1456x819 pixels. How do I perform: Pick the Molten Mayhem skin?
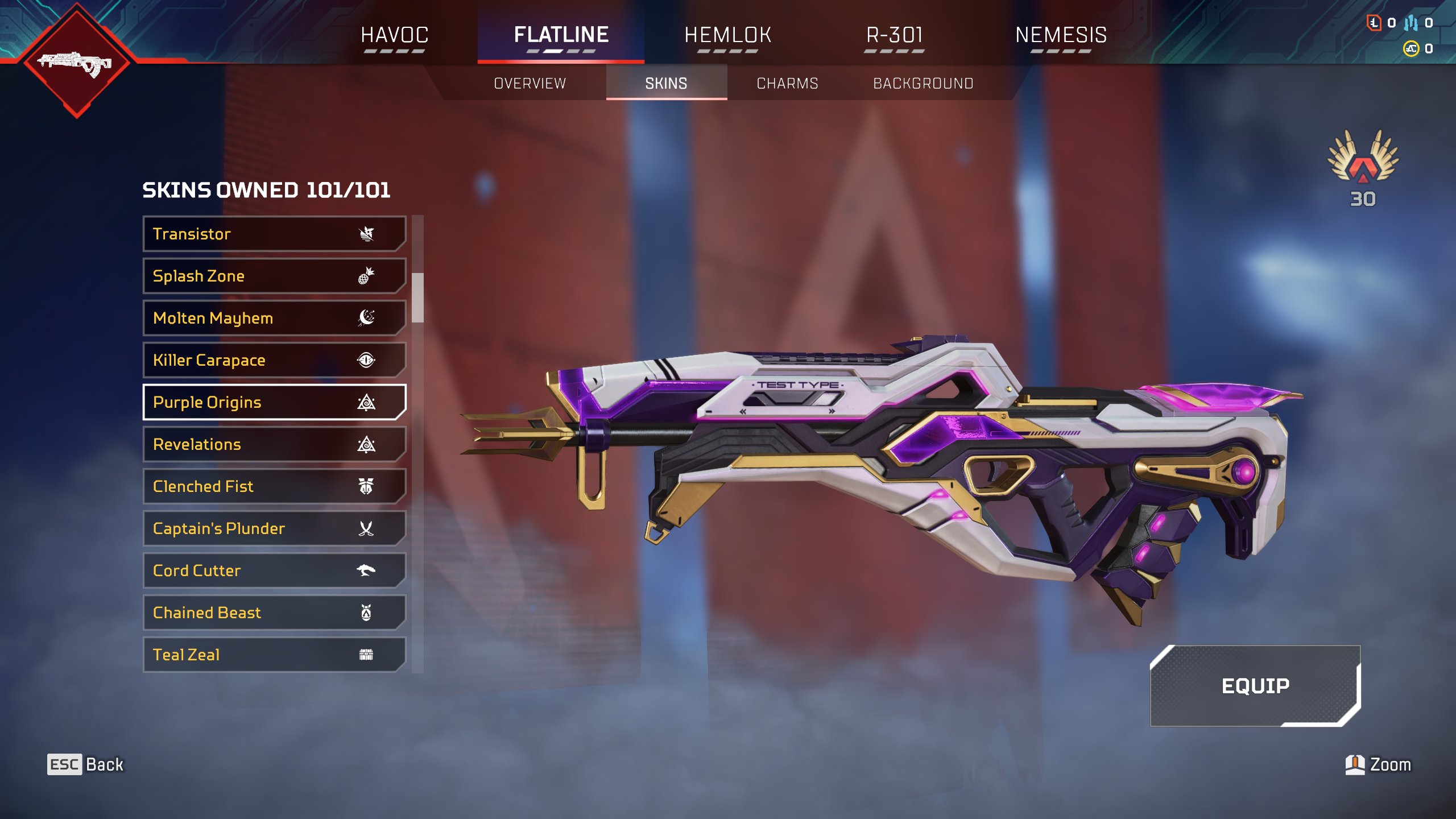pyautogui.click(x=274, y=318)
